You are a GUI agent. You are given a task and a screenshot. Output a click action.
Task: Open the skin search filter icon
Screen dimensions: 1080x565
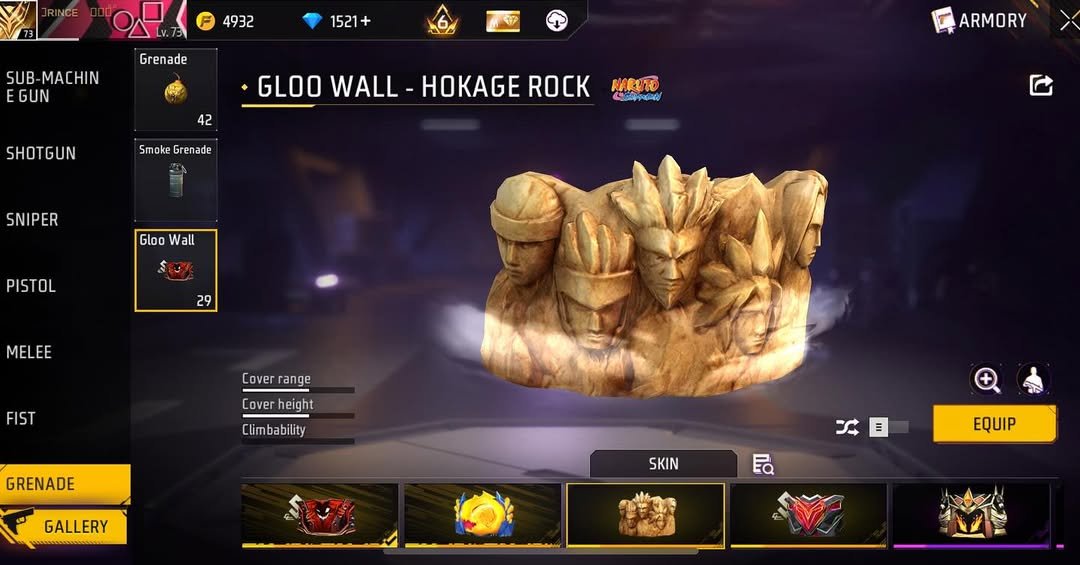763,464
